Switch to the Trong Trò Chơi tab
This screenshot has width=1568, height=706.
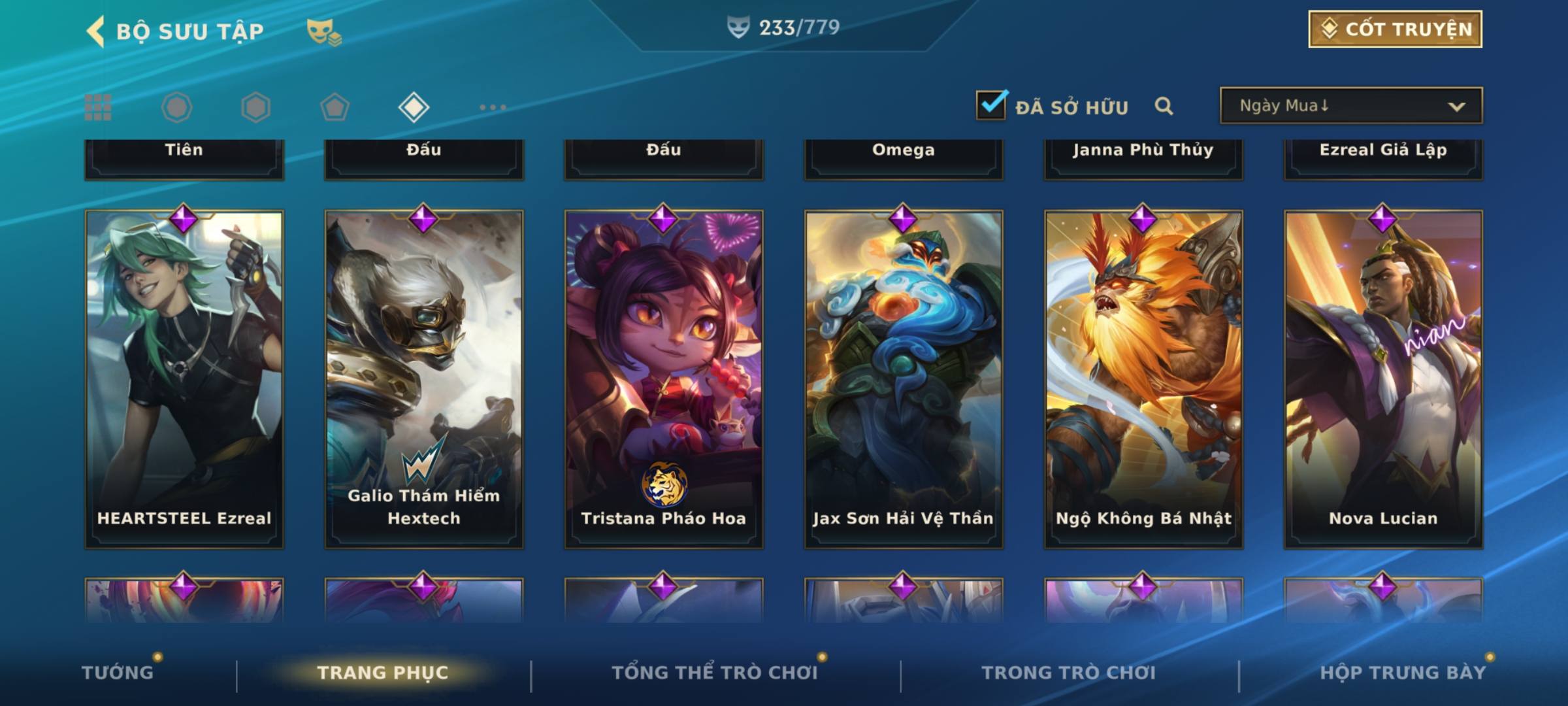pos(1068,672)
